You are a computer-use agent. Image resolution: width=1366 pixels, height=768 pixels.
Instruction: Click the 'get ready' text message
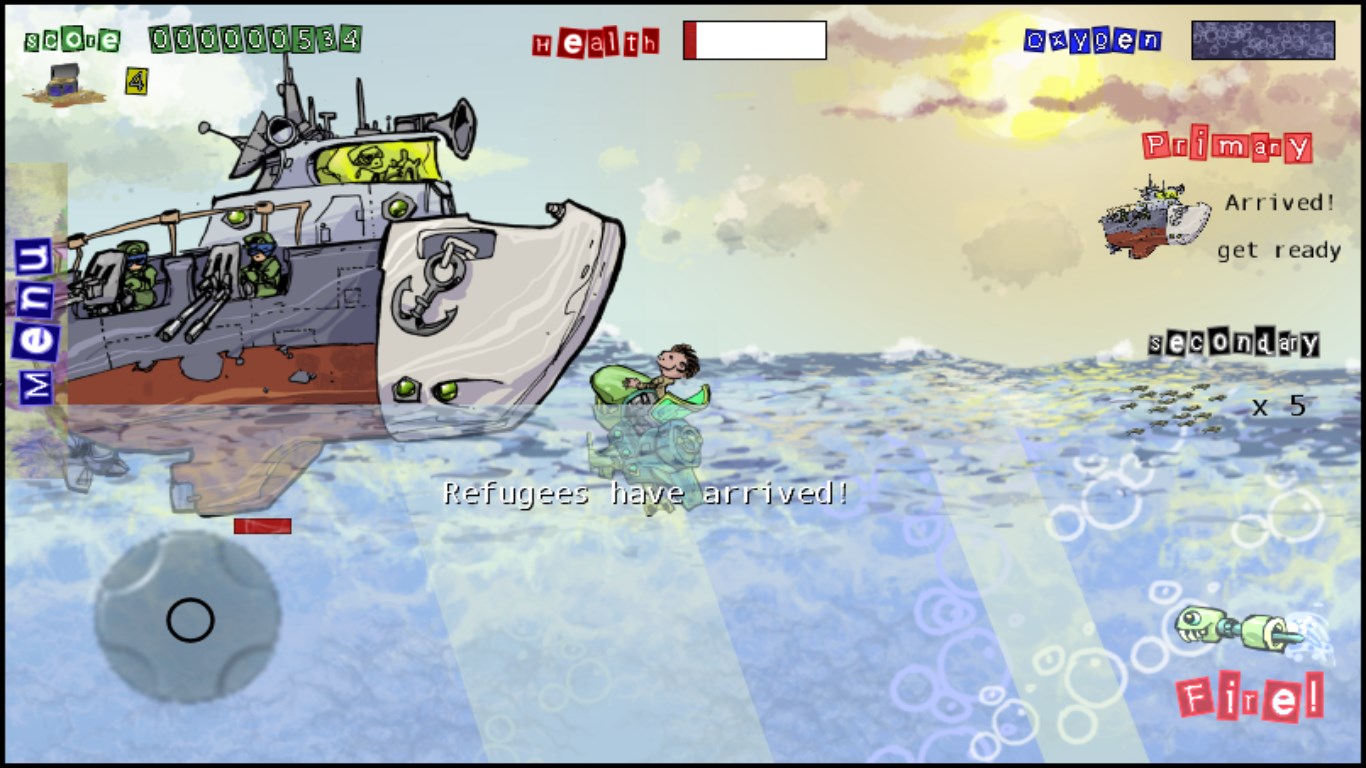tap(1278, 250)
